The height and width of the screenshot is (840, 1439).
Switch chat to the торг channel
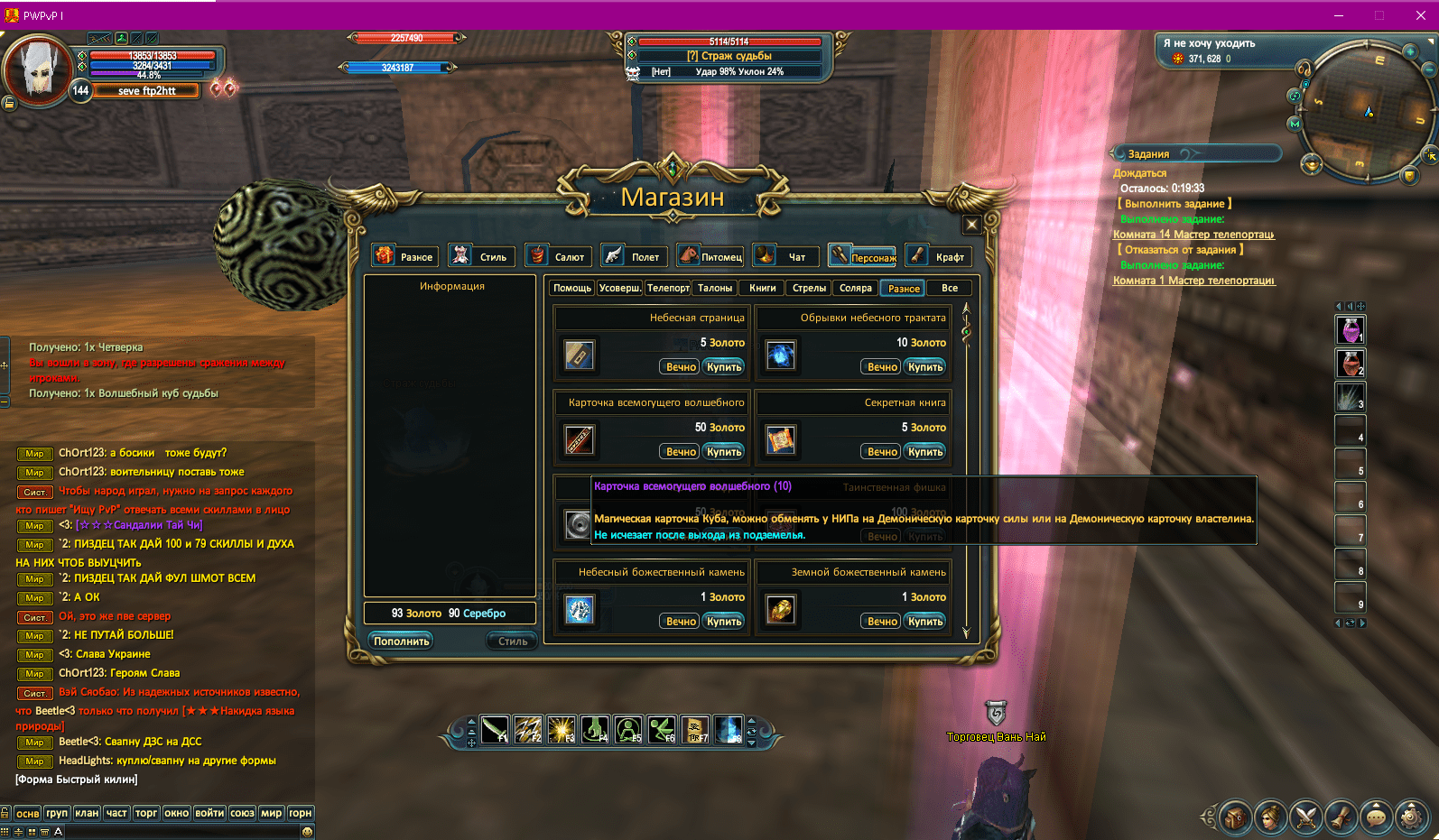146,813
